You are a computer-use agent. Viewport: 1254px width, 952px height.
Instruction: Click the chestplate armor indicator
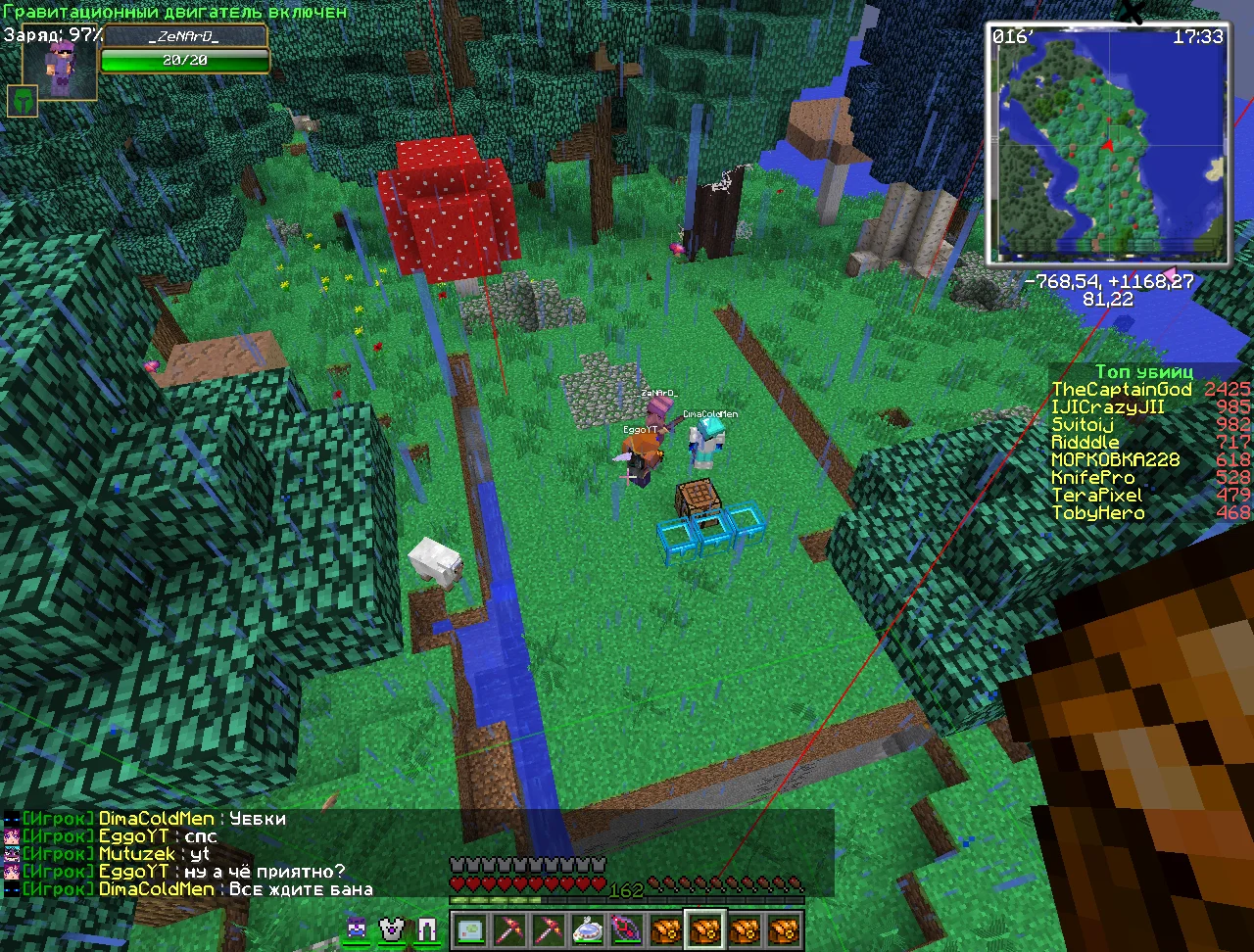pos(392,928)
